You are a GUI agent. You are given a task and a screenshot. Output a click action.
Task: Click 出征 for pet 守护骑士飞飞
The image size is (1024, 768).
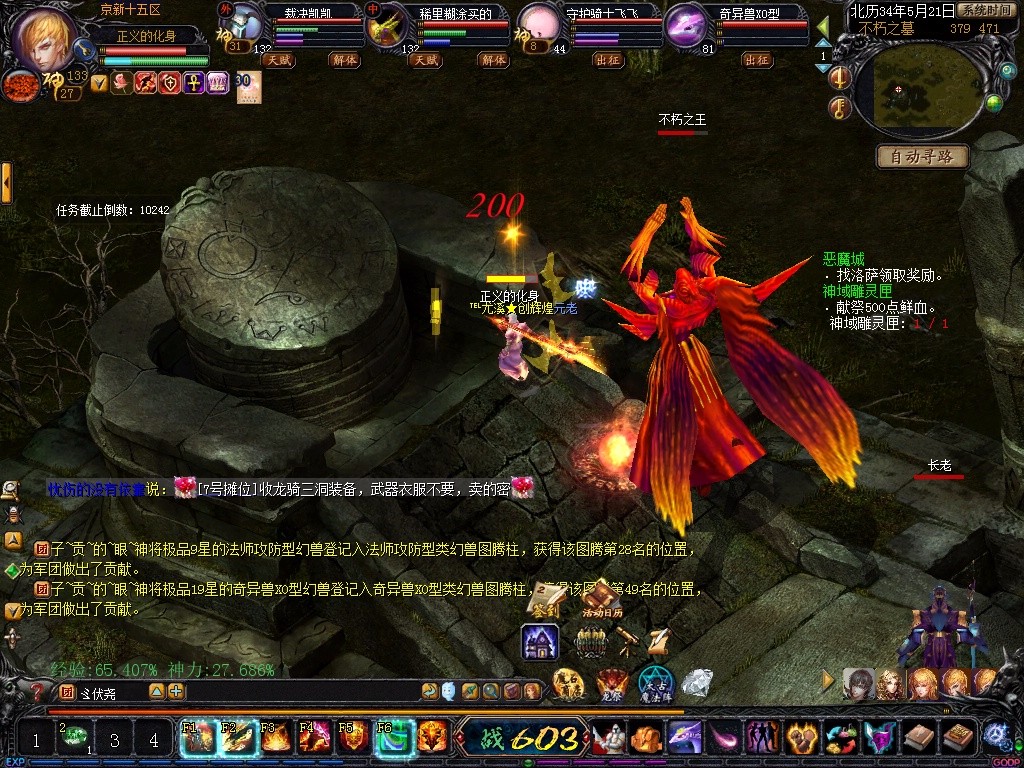[607, 60]
